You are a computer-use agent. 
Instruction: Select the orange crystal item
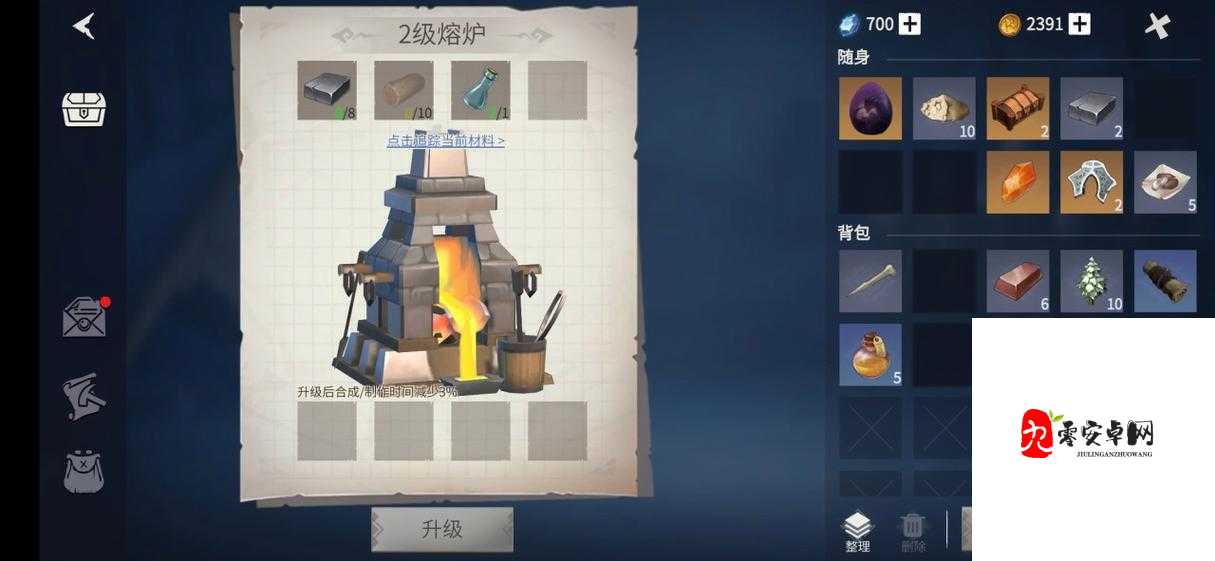1018,182
